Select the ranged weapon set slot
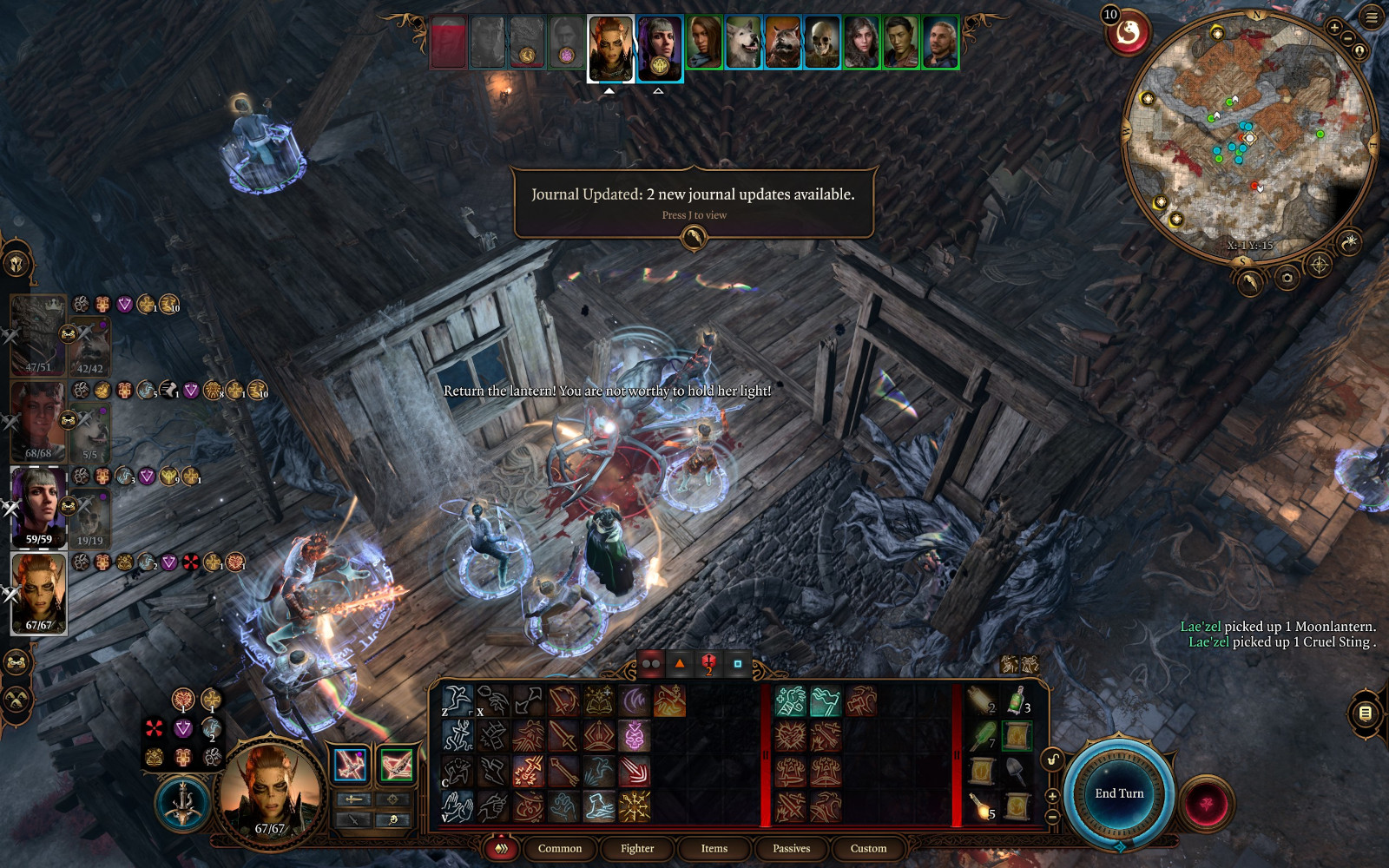This screenshot has height=868, width=1389. point(396,765)
